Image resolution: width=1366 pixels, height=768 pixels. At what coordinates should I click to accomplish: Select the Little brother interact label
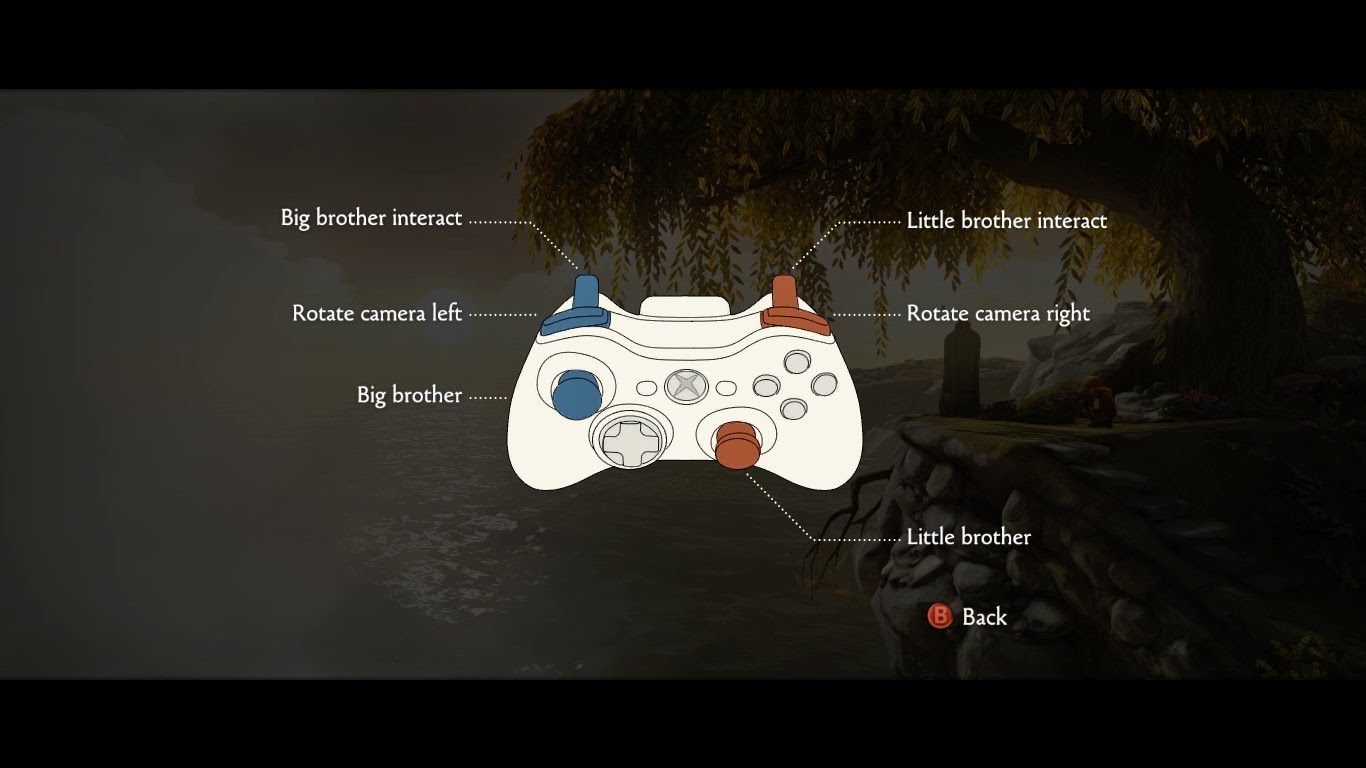(1007, 221)
